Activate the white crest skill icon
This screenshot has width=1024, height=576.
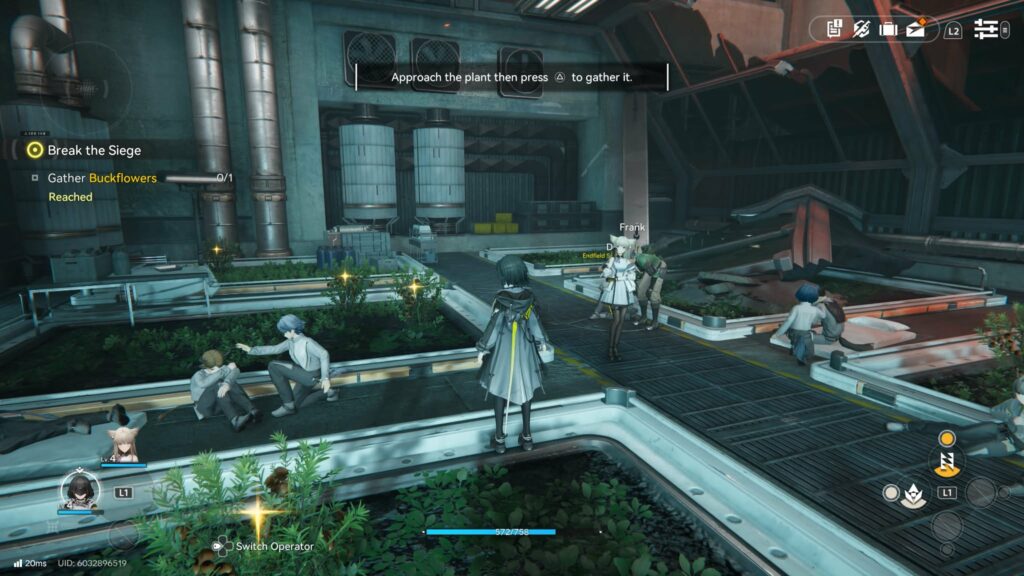(x=912, y=493)
